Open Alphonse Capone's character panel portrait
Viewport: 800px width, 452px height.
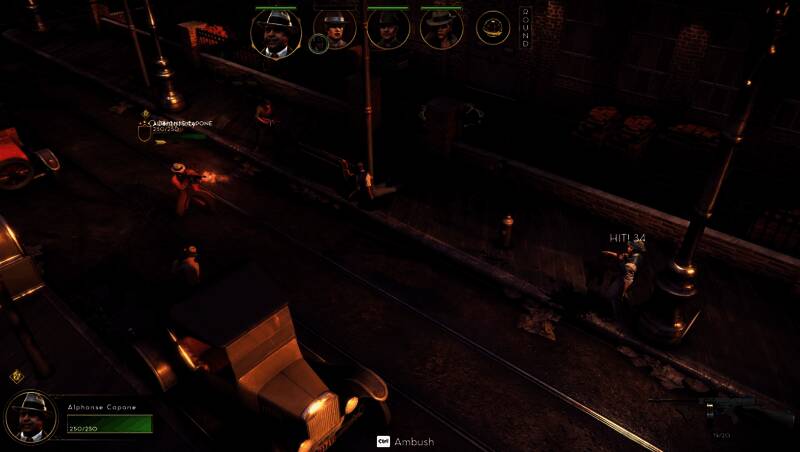click(31, 416)
